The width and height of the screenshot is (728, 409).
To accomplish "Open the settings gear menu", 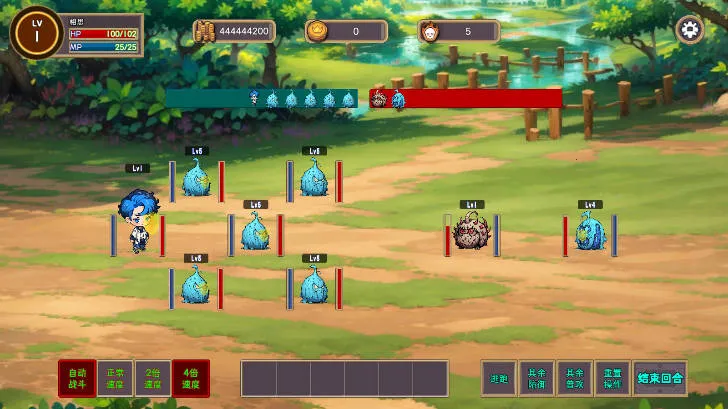I will [x=690, y=29].
